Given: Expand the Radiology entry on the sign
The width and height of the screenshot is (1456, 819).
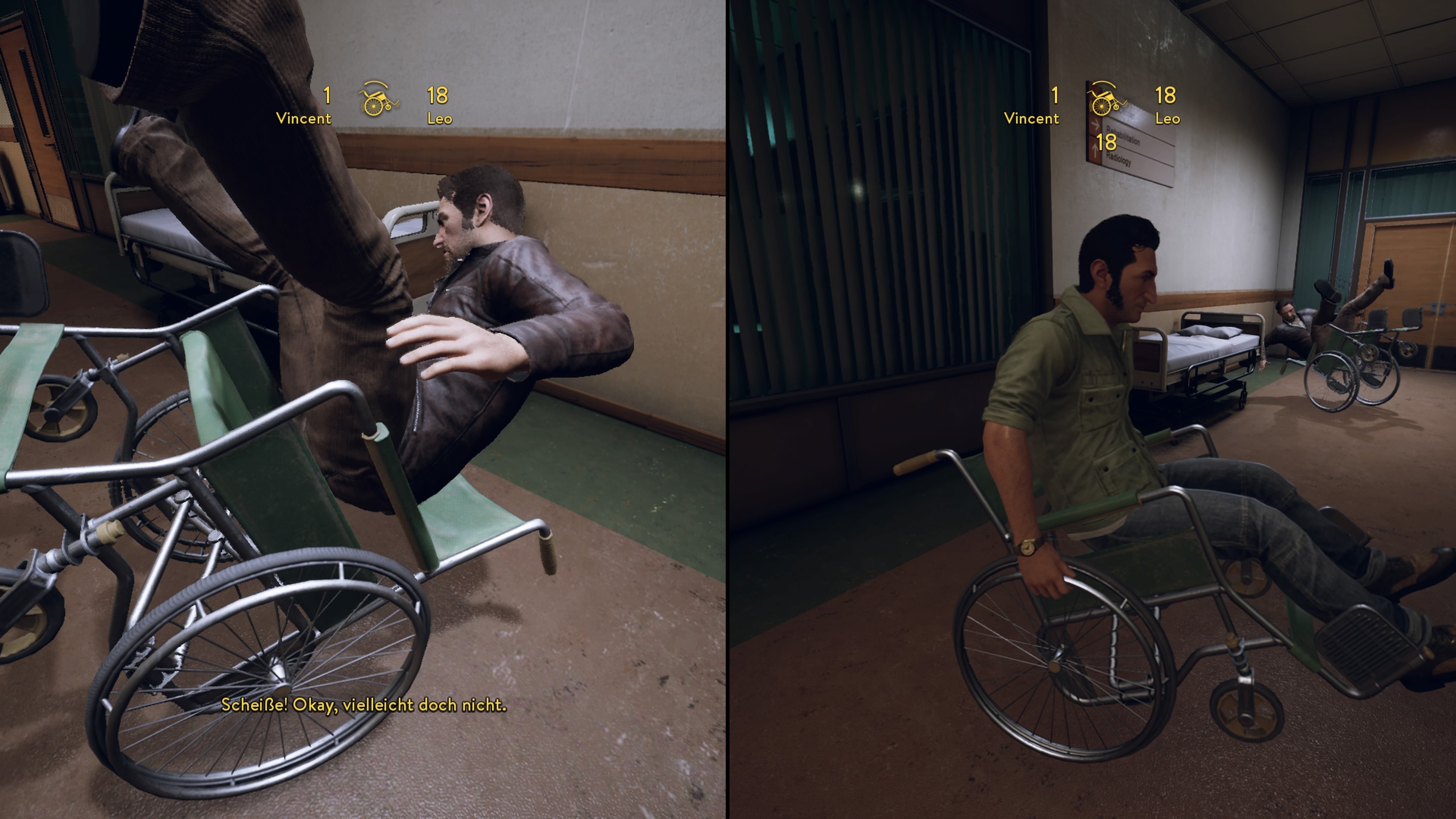Looking at the screenshot, I should tap(1120, 160).
